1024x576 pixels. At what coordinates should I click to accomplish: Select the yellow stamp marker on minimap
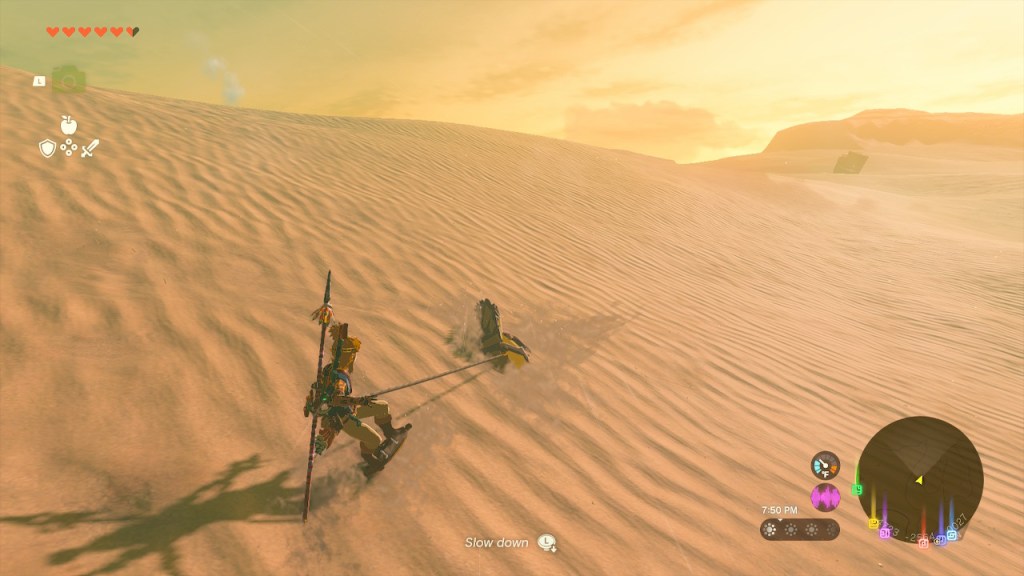(x=873, y=523)
